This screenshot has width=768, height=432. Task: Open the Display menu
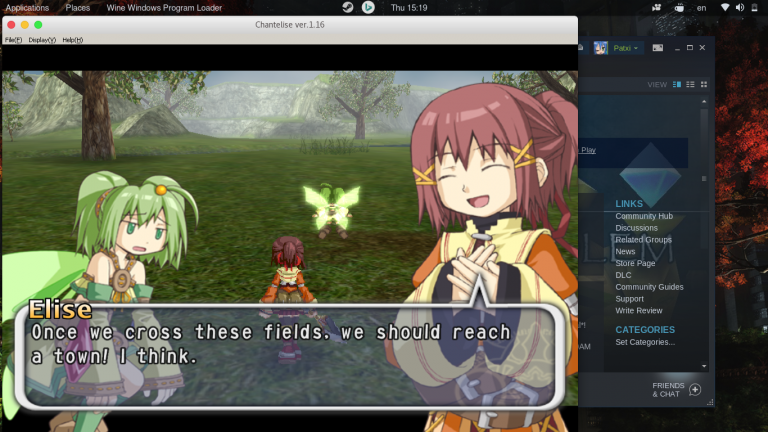tap(42, 40)
